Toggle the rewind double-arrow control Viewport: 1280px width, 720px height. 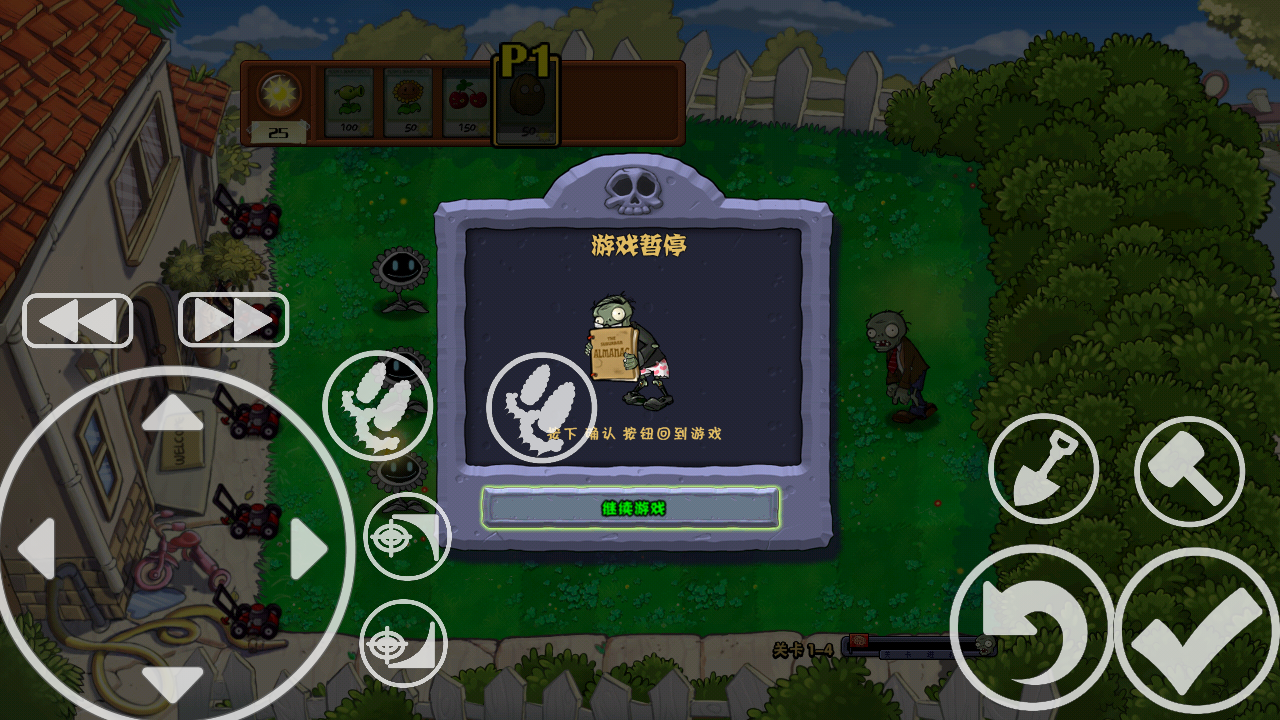coord(77,319)
